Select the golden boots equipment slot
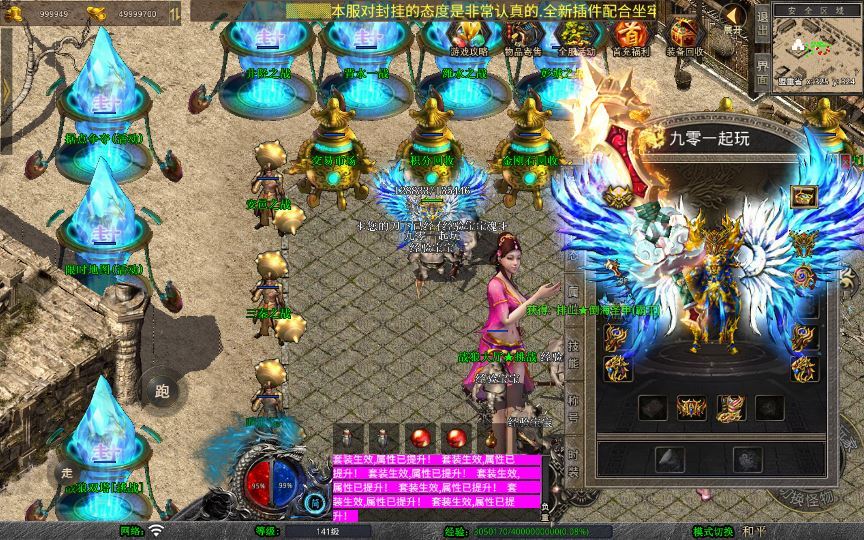The image size is (864, 540). [729, 407]
